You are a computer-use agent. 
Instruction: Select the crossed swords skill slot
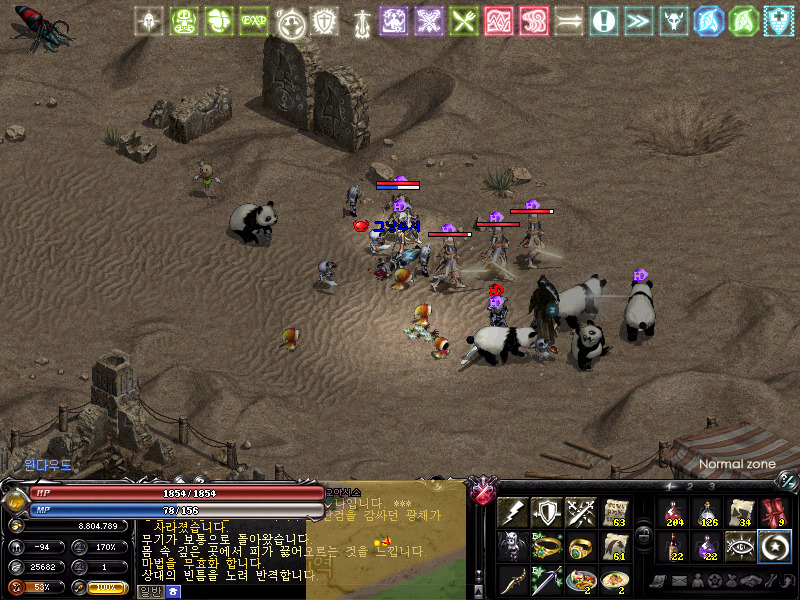point(581,513)
